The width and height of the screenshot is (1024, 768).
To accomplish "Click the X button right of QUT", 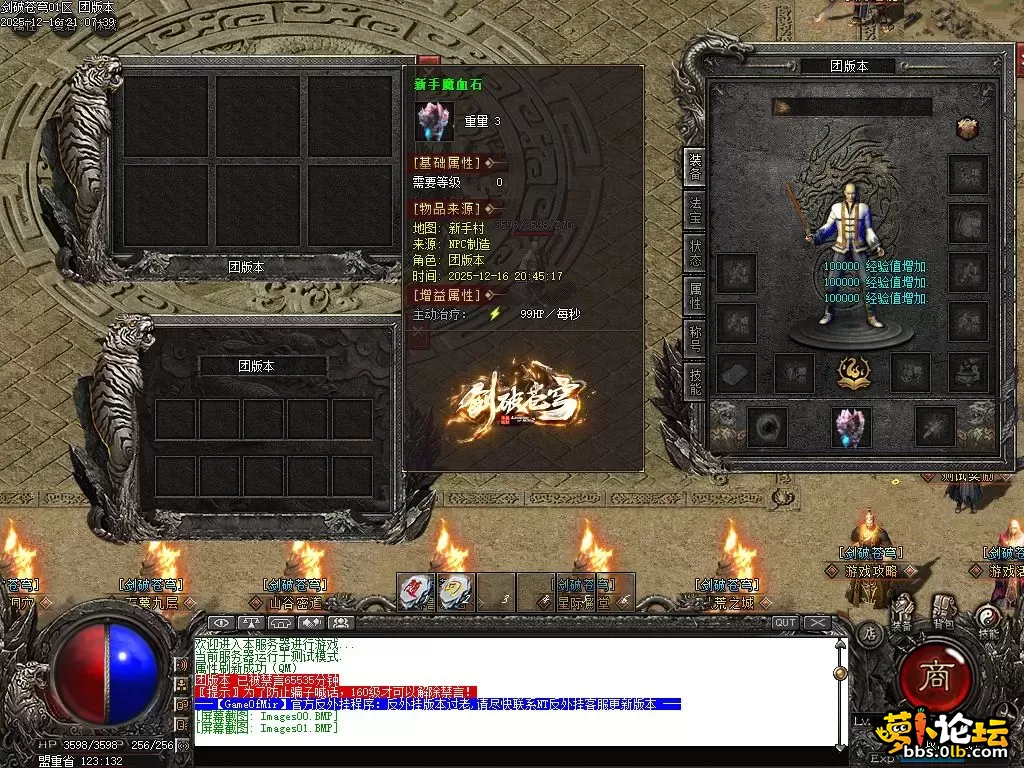I will point(818,622).
